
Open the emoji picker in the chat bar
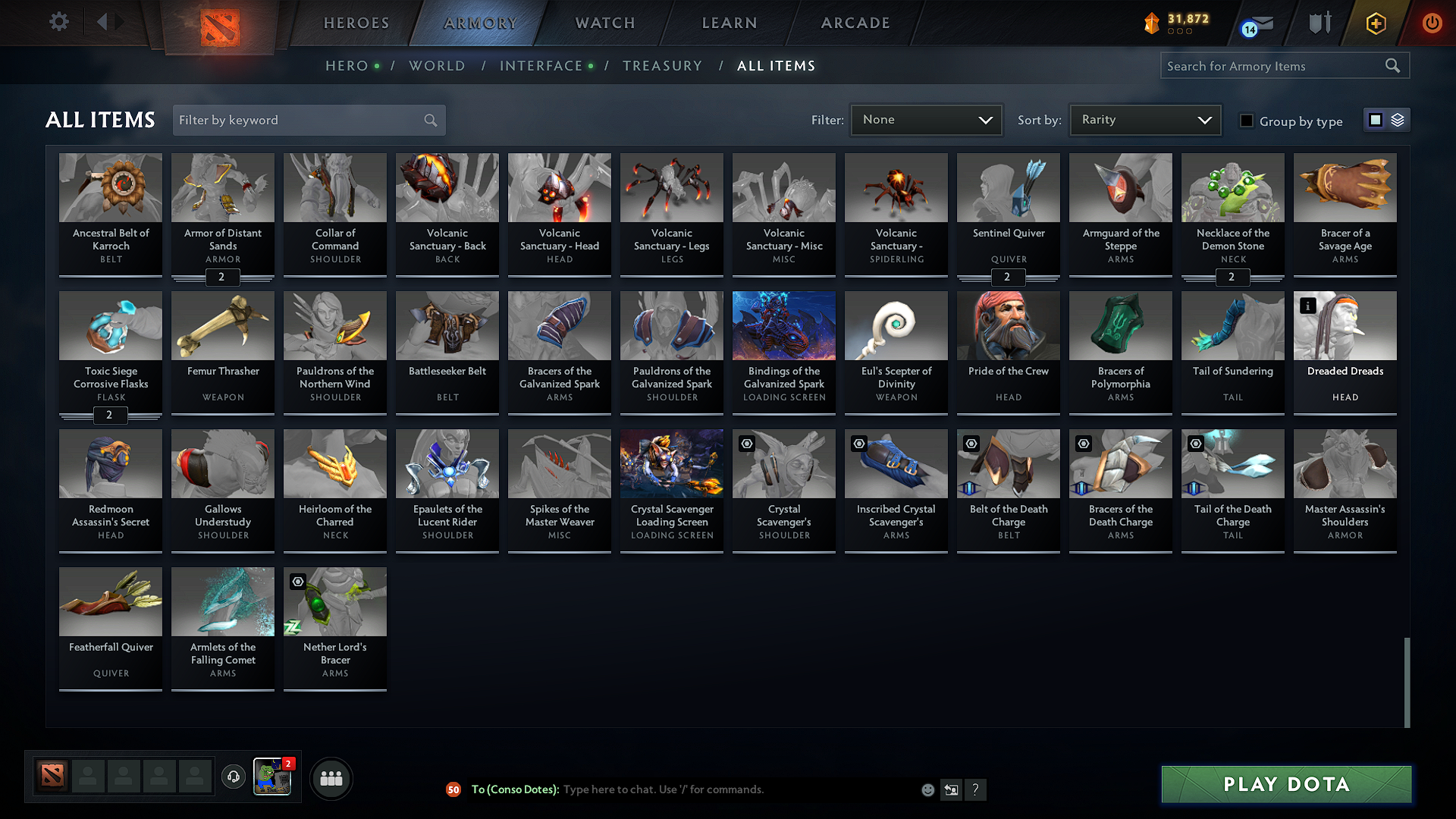pos(927,789)
